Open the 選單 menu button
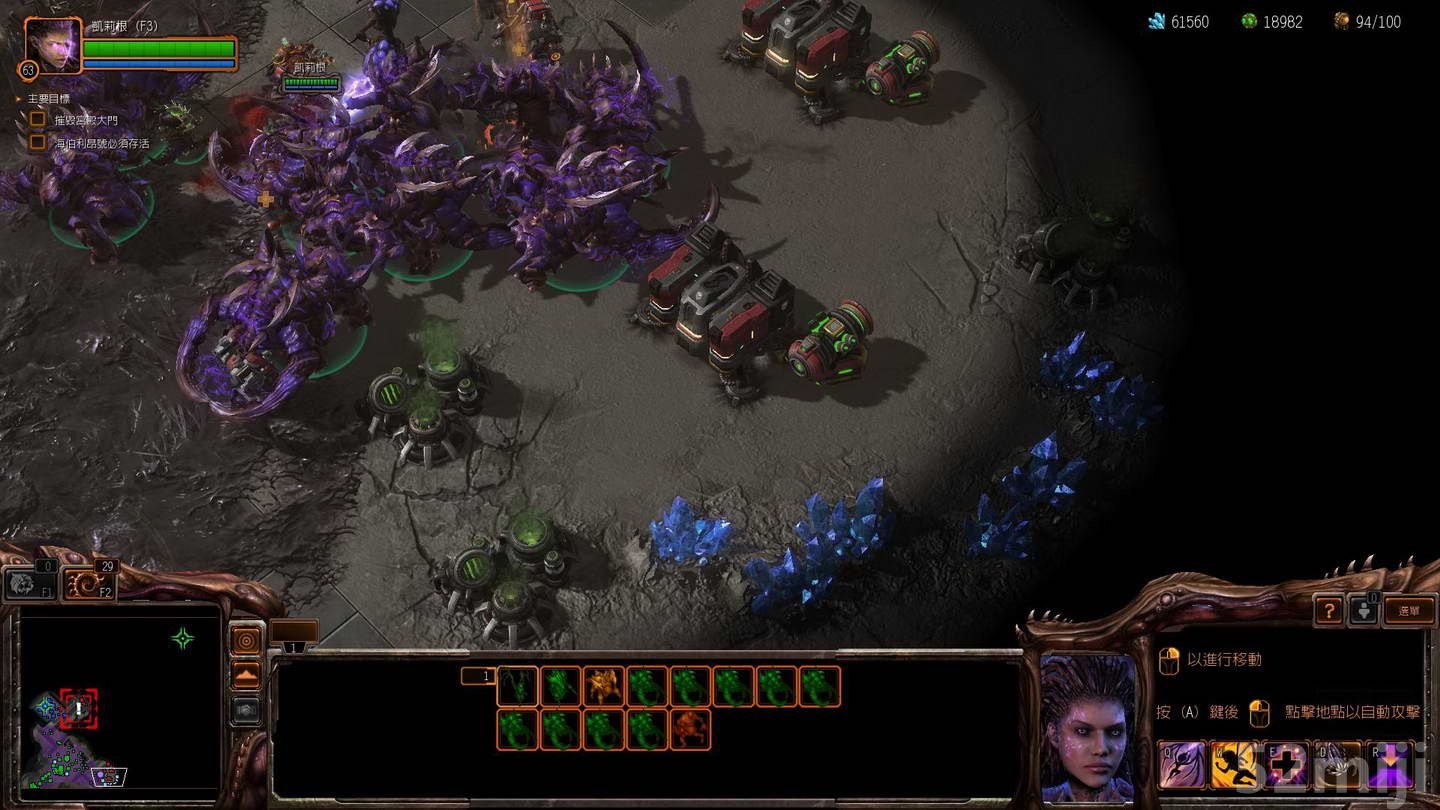Image resolution: width=1440 pixels, height=810 pixels. (x=1410, y=610)
